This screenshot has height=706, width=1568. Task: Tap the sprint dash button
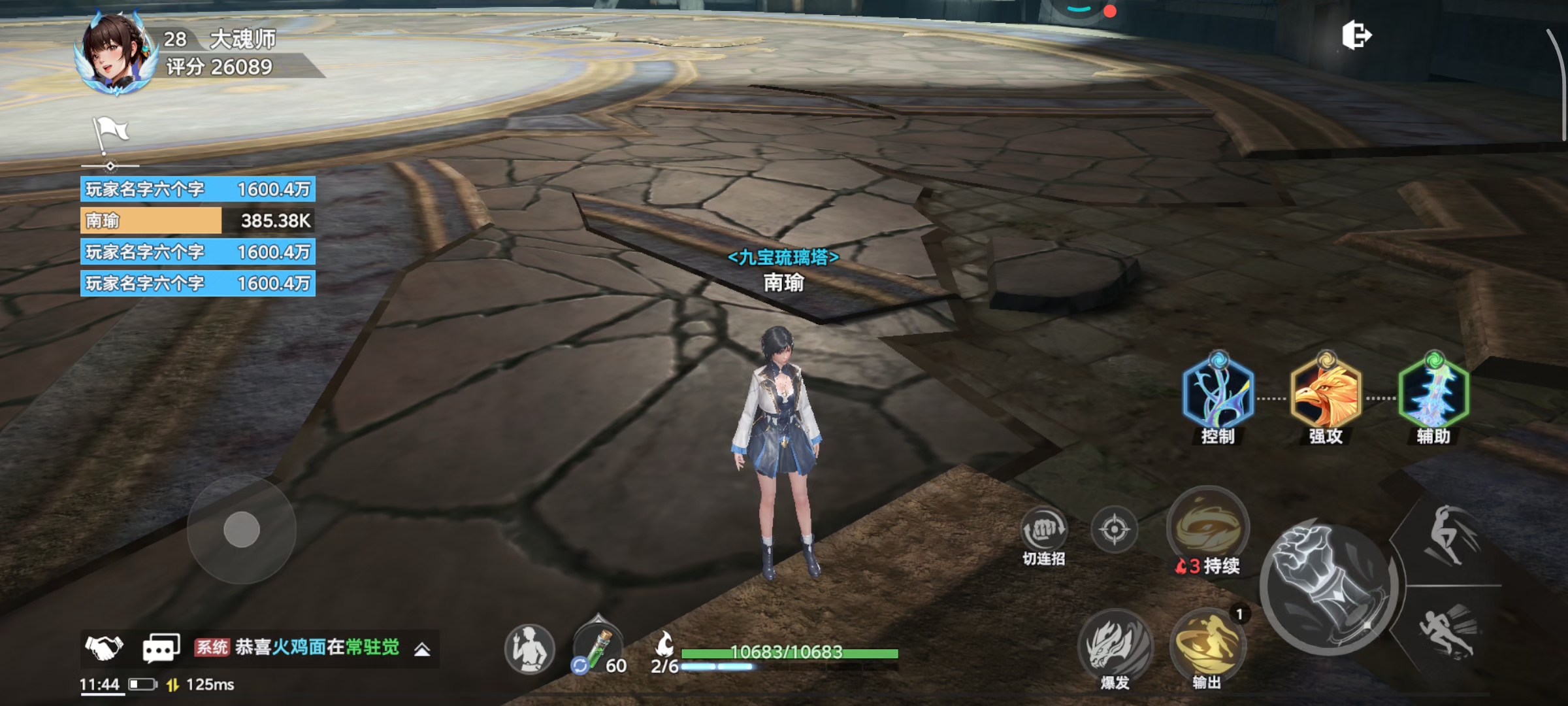pos(1448,630)
